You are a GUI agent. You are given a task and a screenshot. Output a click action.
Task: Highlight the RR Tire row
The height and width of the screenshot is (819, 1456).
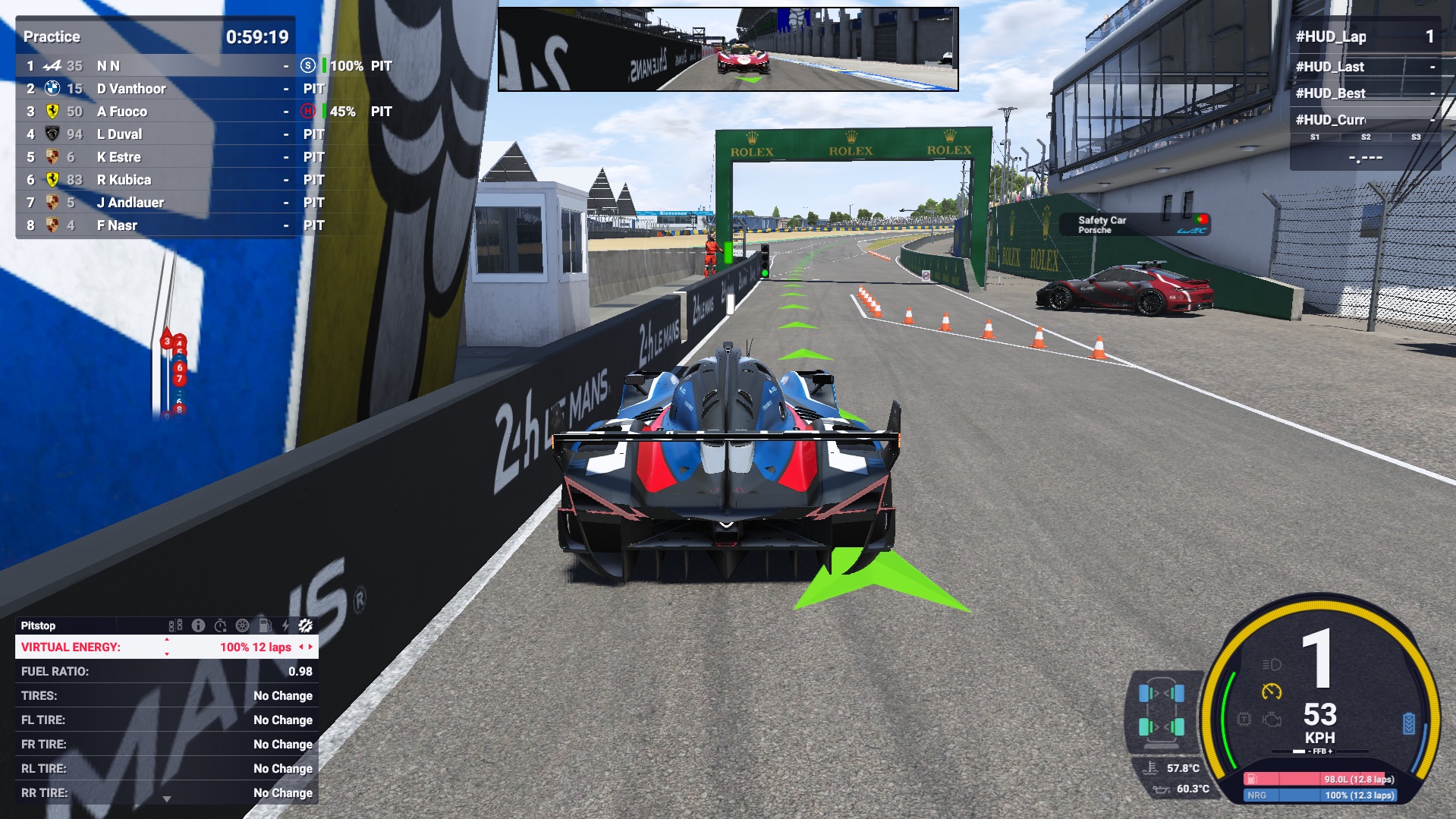coord(166,792)
